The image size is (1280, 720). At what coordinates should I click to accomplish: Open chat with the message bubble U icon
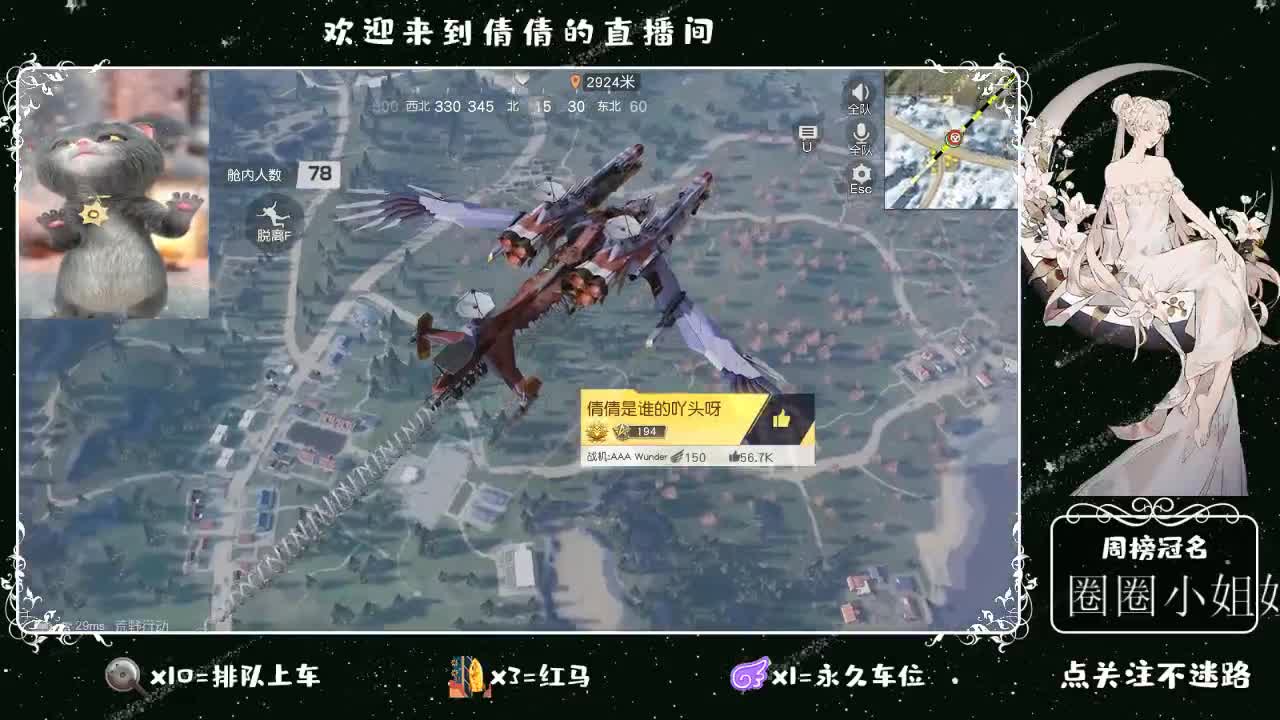click(806, 132)
